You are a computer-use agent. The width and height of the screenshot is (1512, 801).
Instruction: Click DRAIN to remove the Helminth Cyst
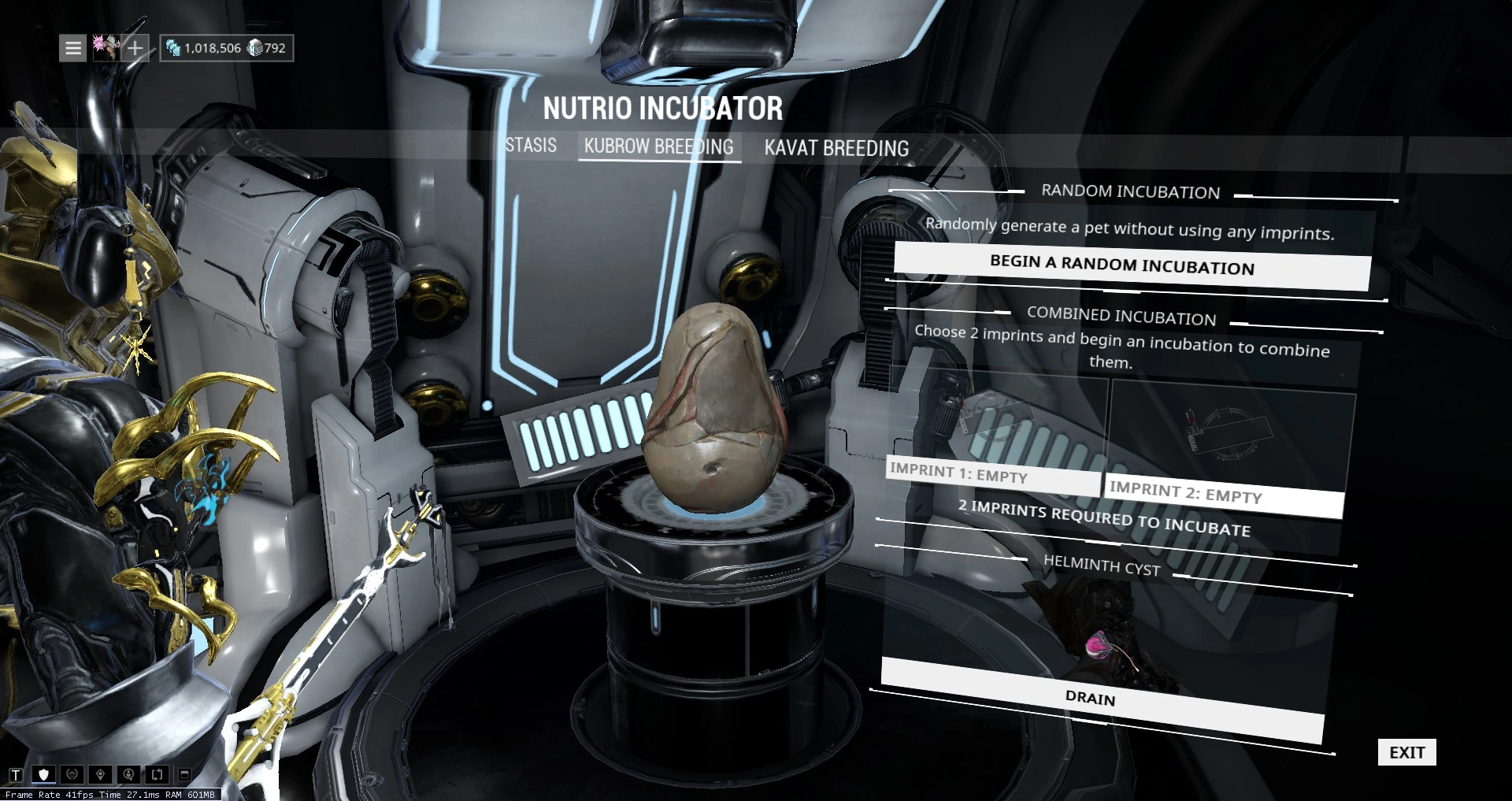point(1091,699)
